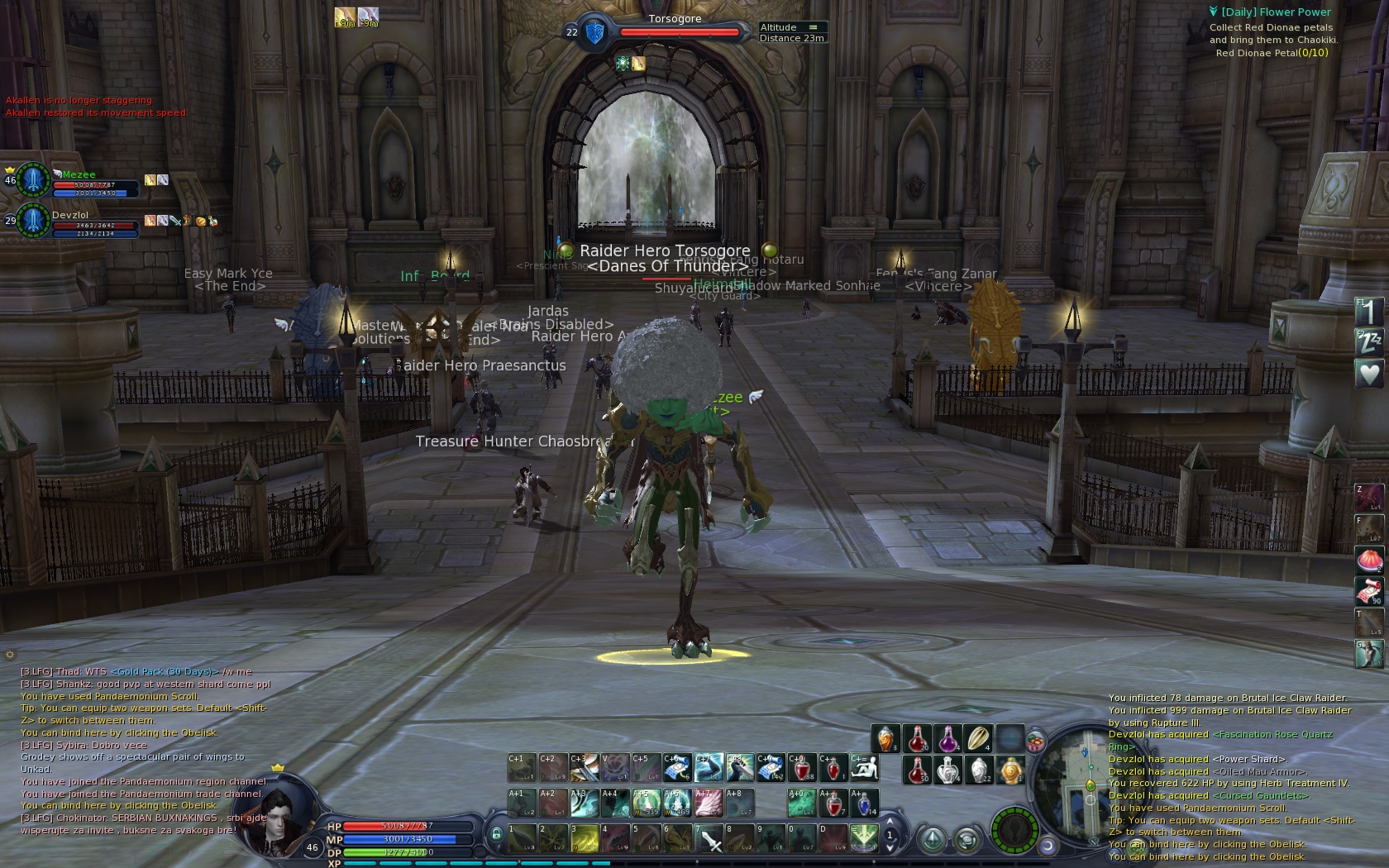Click the white heart emote icon
The image size is (1389, 868).
point(1368,374)
